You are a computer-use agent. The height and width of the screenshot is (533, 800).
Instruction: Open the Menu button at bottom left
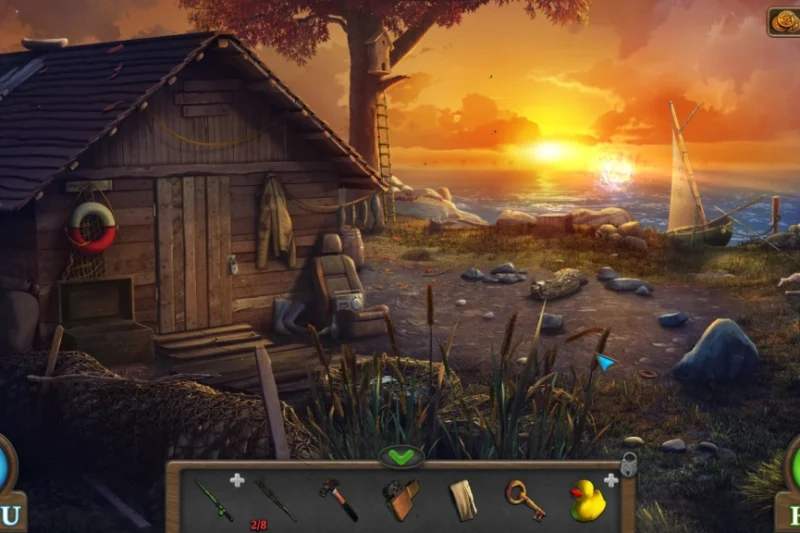pos(10,515)
